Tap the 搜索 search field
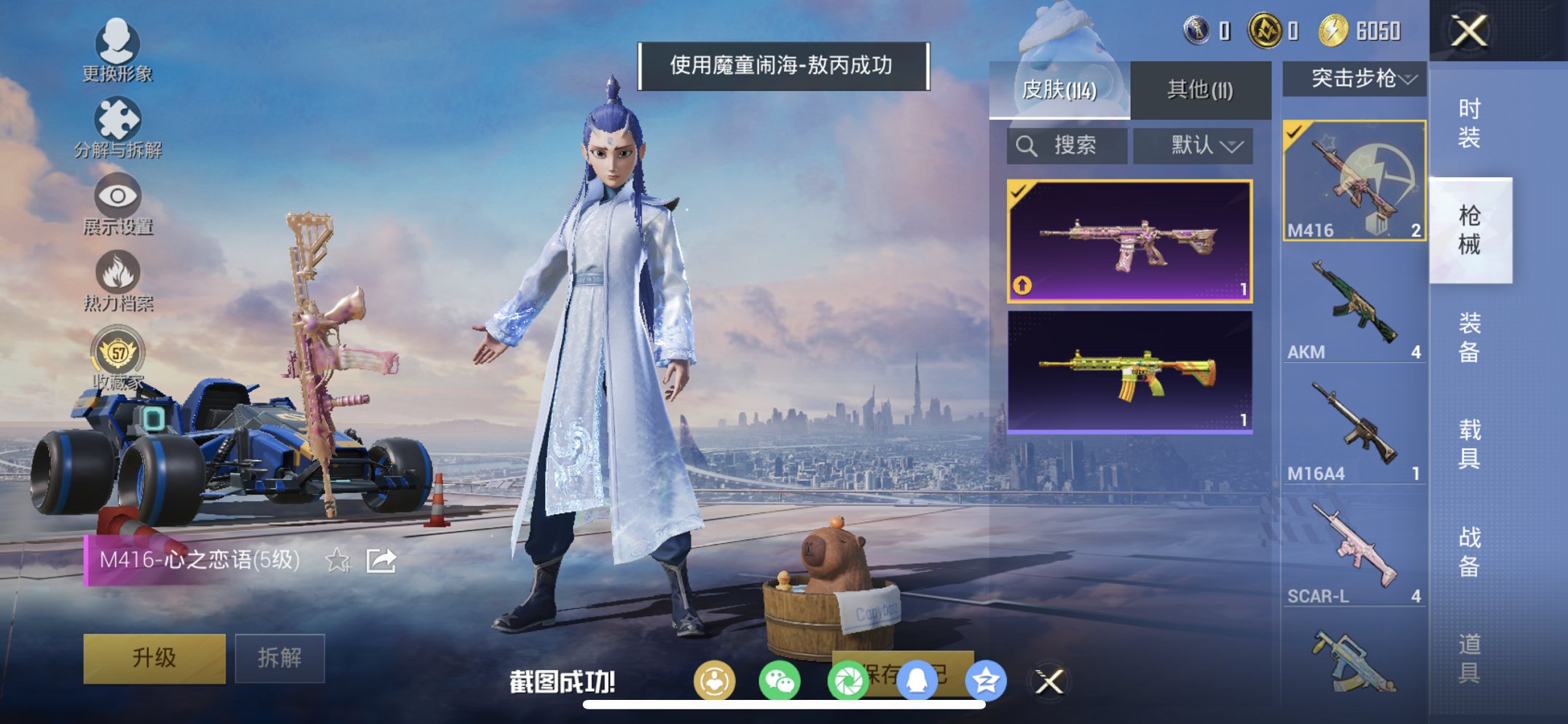1568x724 pixels. 1066,145
